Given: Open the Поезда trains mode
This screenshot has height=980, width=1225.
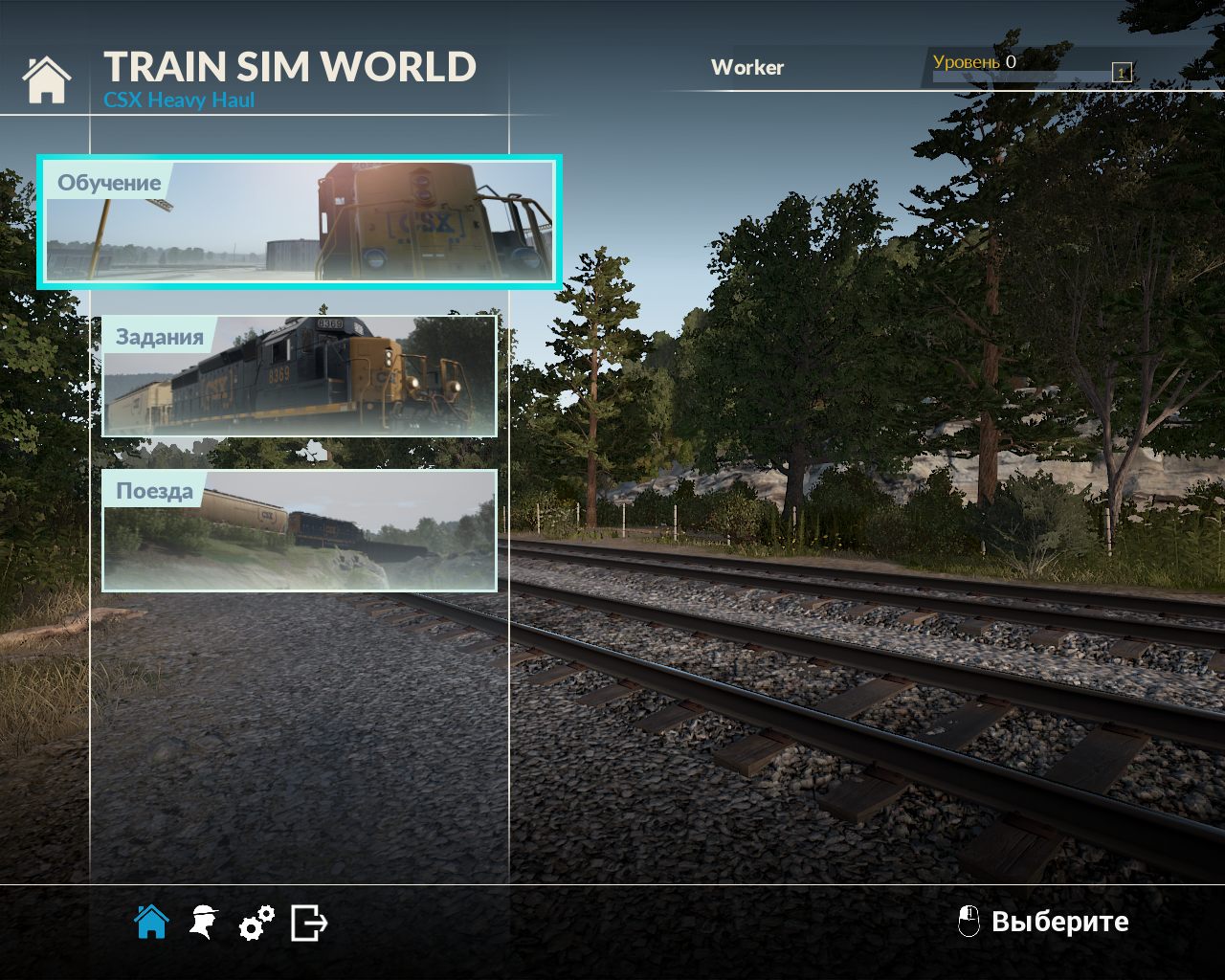Looking at the screenshot, I should (156, 490).
